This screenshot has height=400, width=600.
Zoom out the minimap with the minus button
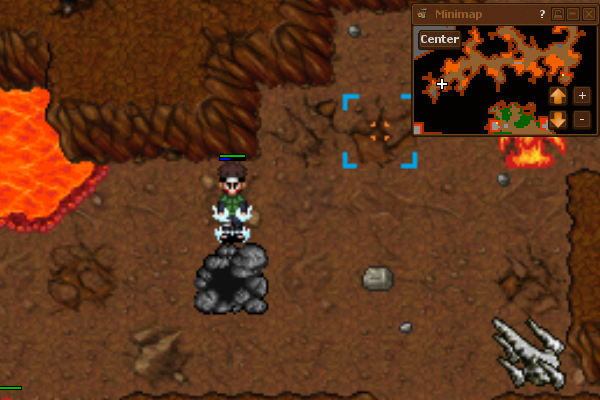click(x=582, y=120)
